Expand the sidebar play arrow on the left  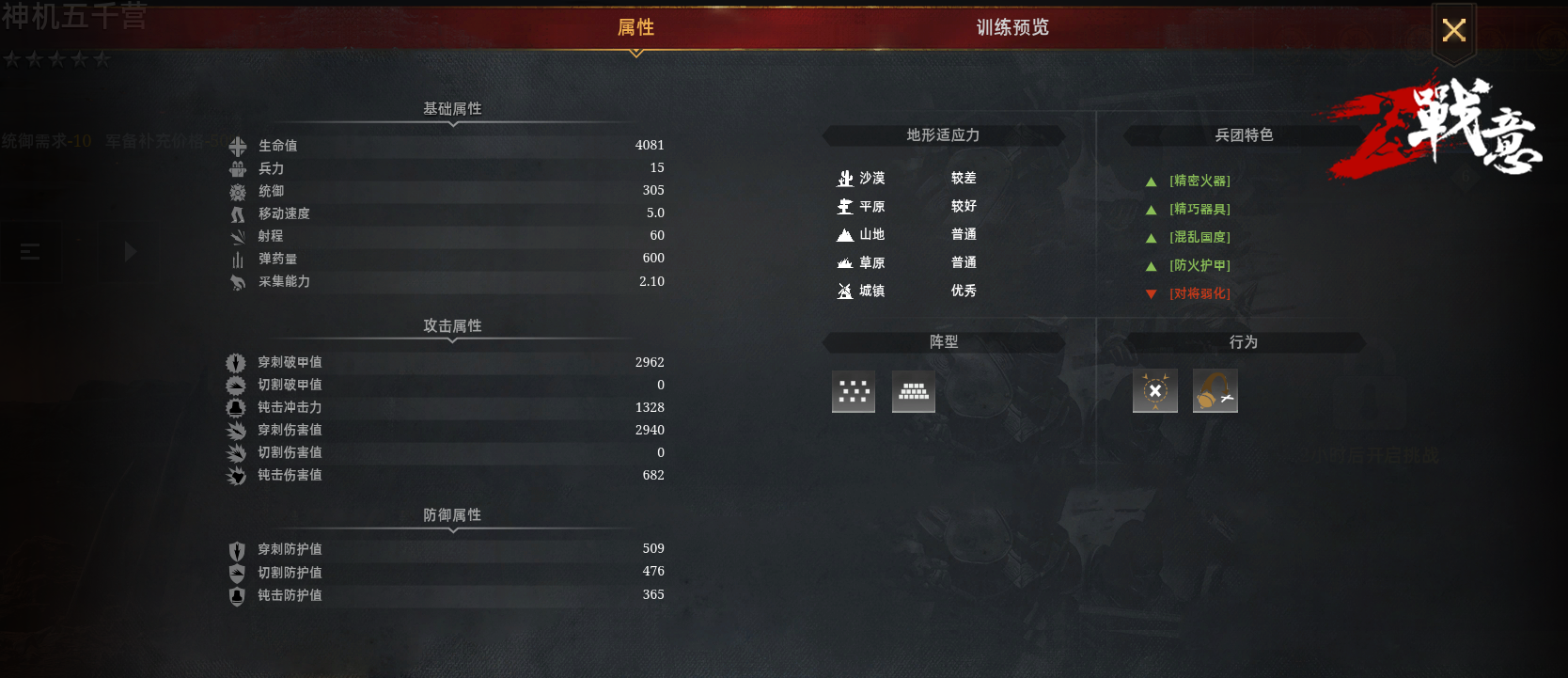131,252
